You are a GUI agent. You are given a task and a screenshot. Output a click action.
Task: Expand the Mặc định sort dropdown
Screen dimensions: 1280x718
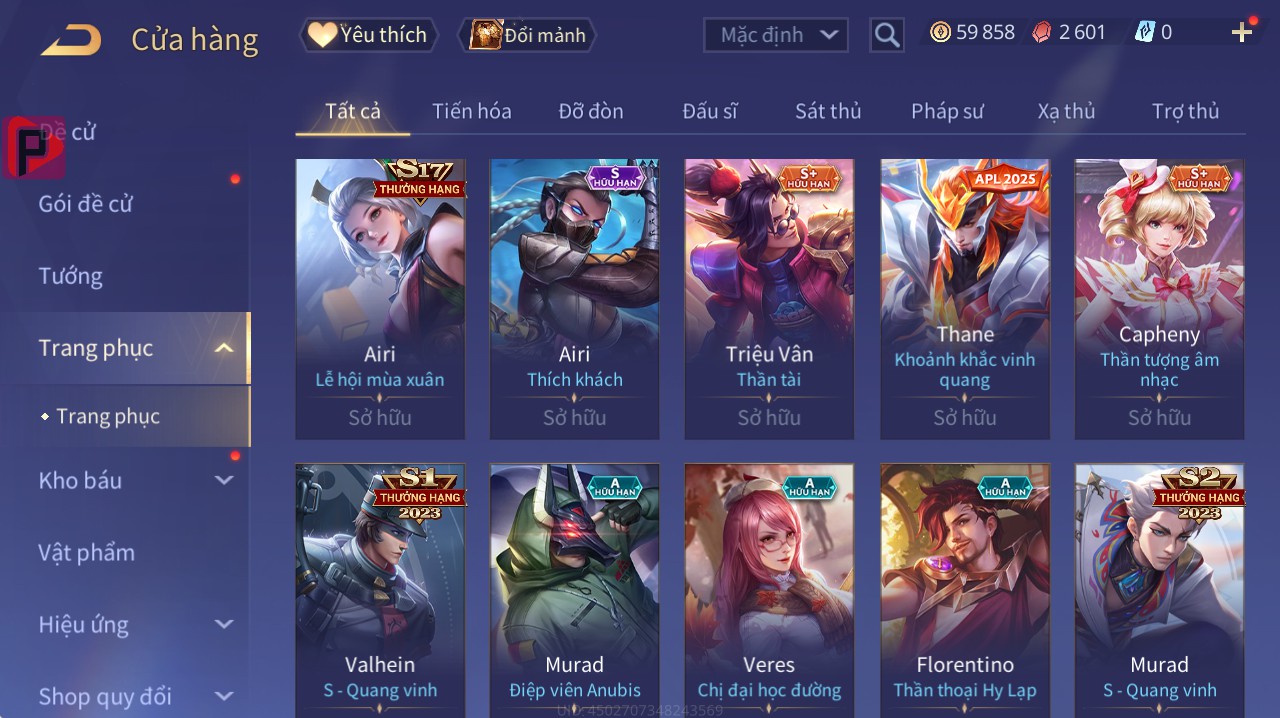pyautogui.click(x=775, y=35)
